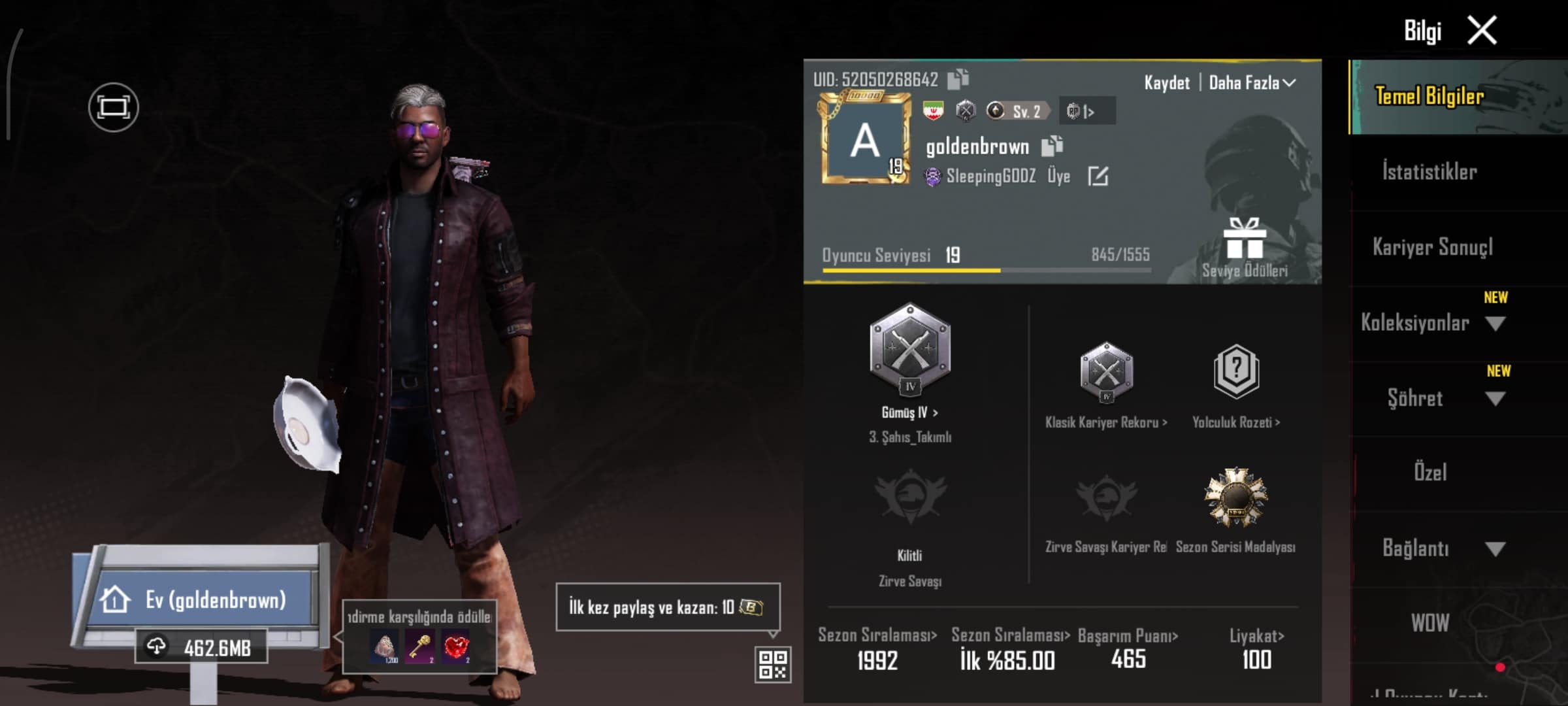Click the Kaydet button
Viewport: 1568px width, 706px height.
pyautogui.click(x=1166, y=83)
